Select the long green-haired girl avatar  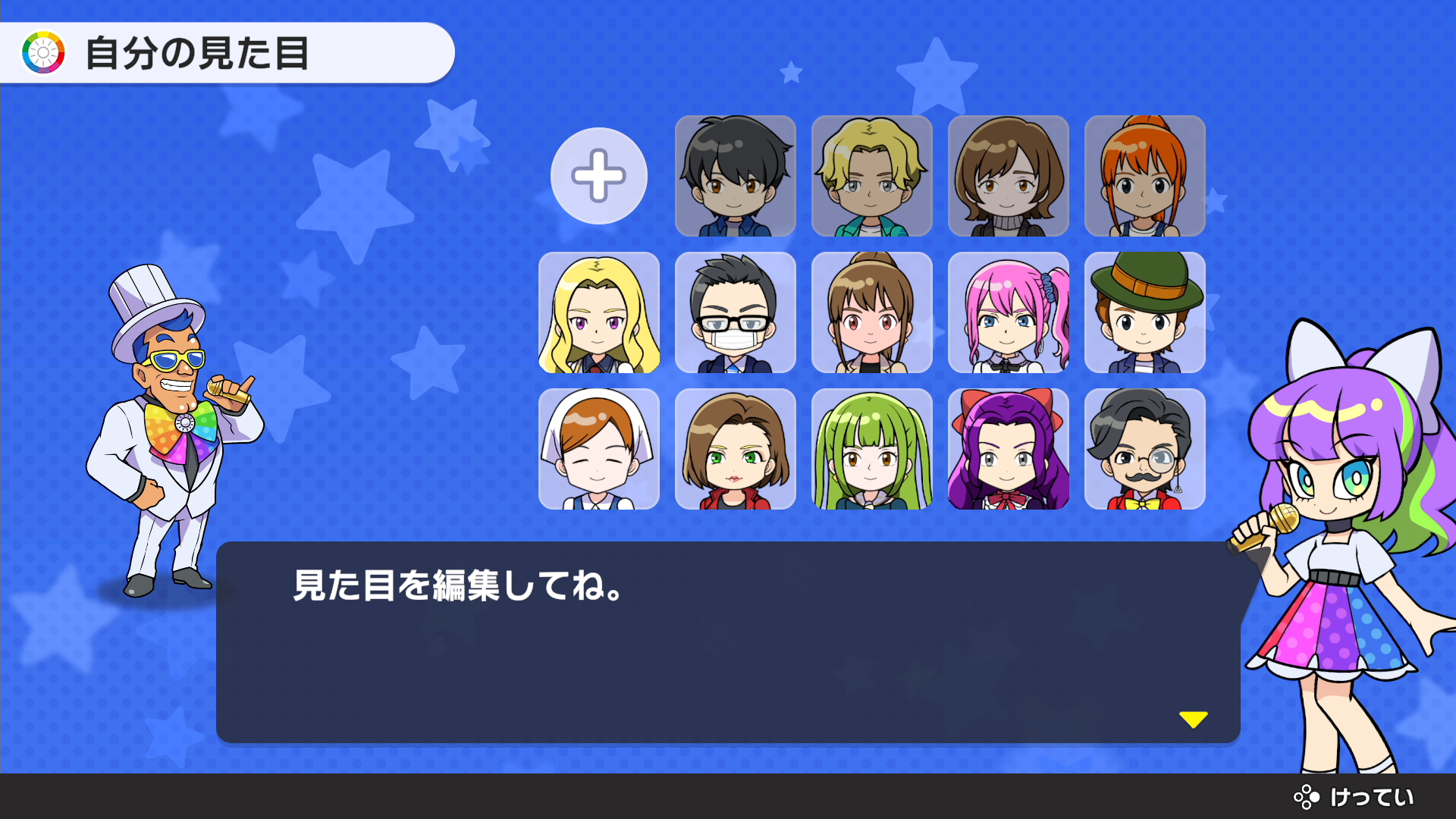point(871,449)
